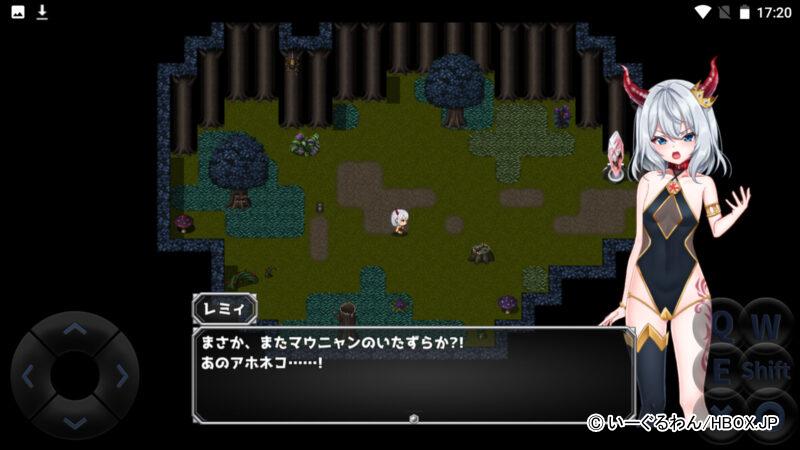Viewport: 800px width, 450px height.
Task: Tap the Shift virtual button
Action: (x=766, y=371)
